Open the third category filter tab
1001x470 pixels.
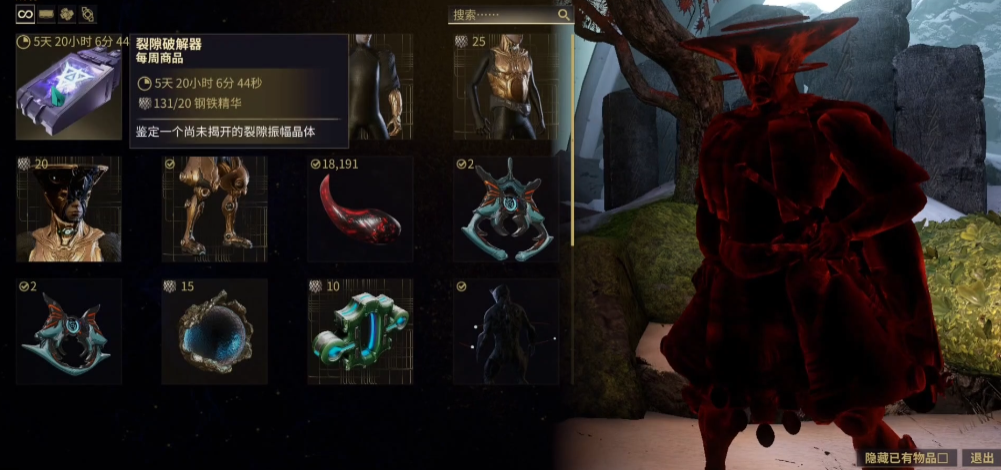pyautogui.click(x=67, y=14)
